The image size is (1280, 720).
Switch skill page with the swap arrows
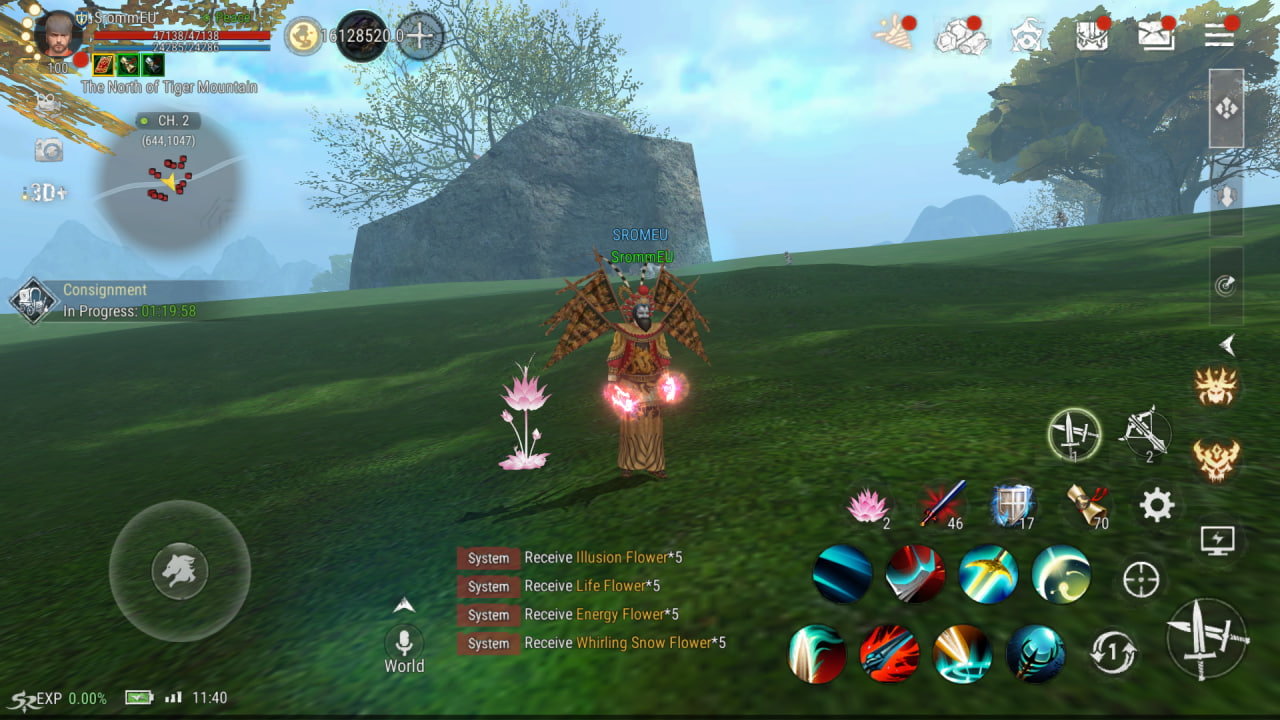[1113, 653]
